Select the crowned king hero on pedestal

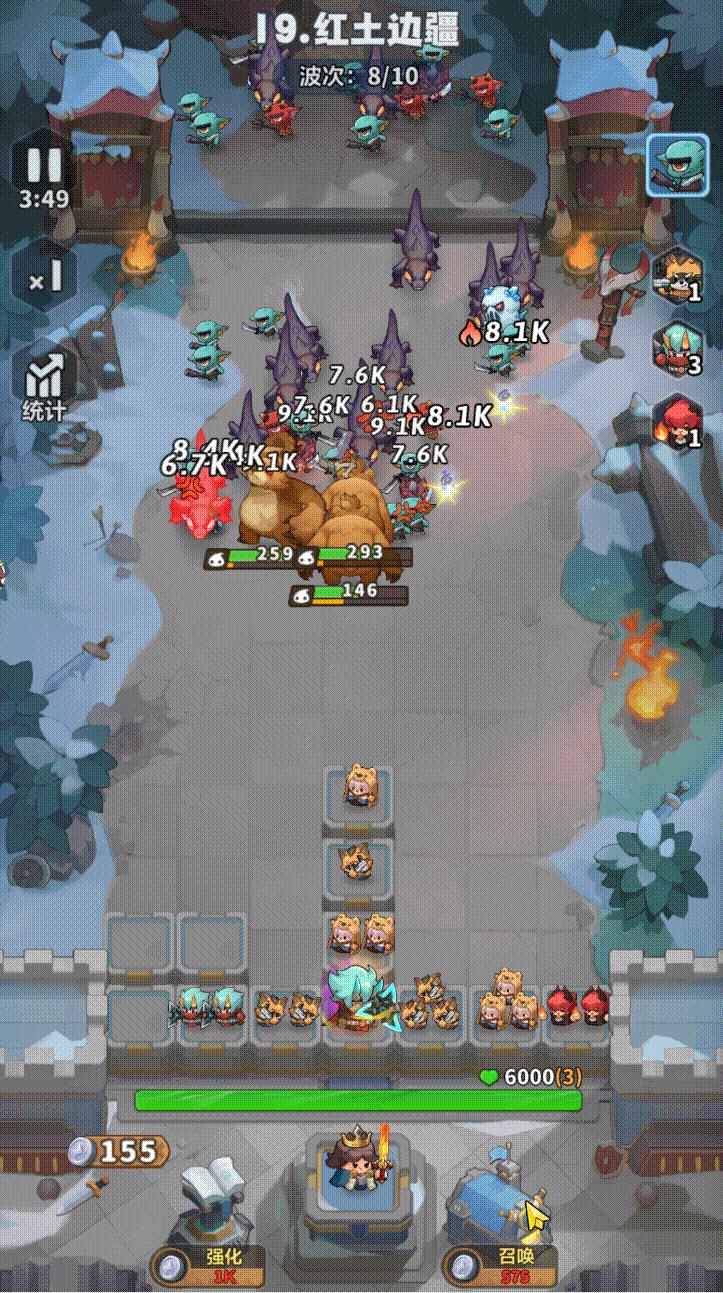355,1162
